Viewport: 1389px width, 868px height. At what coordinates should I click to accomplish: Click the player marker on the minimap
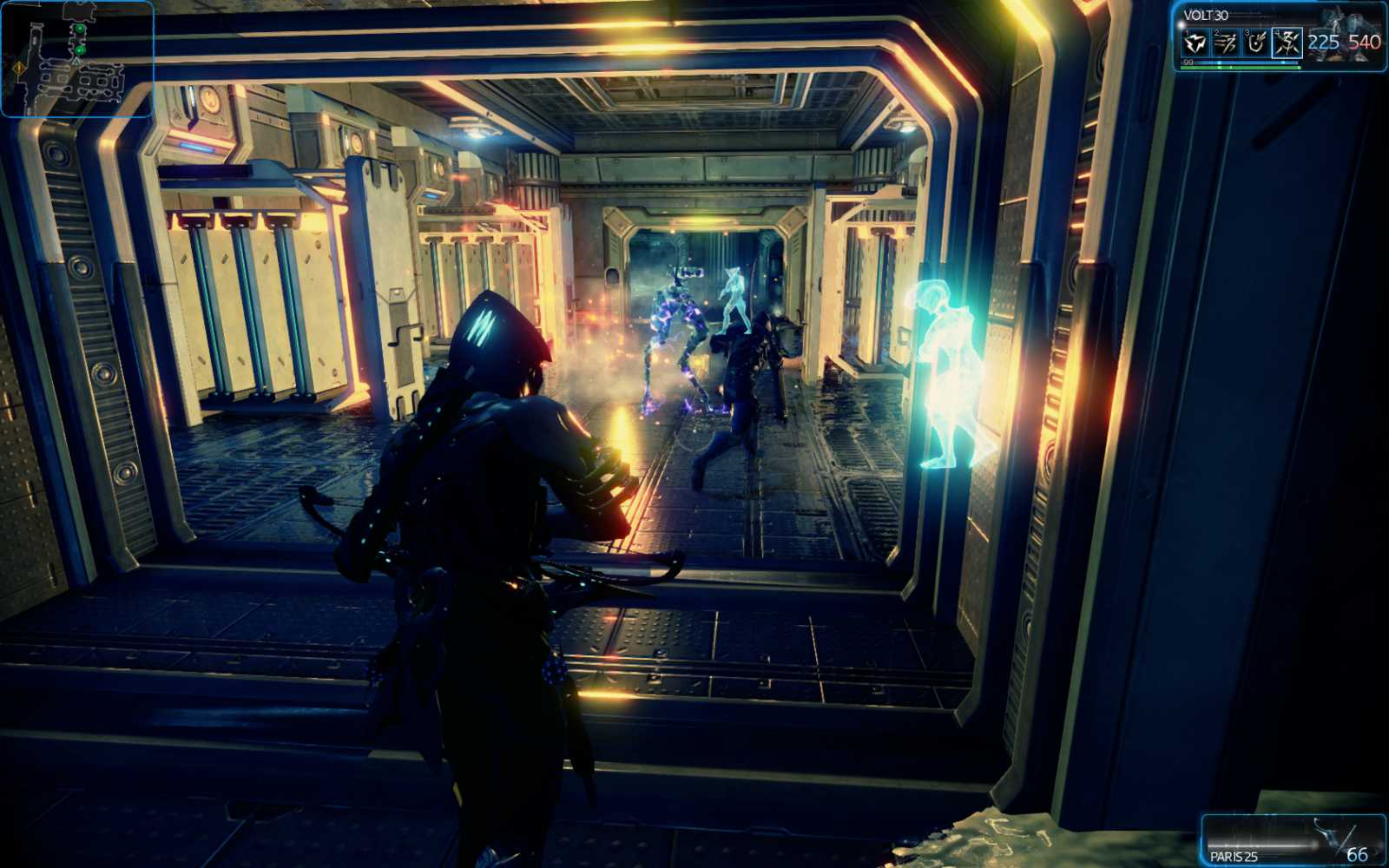point(76,62)
